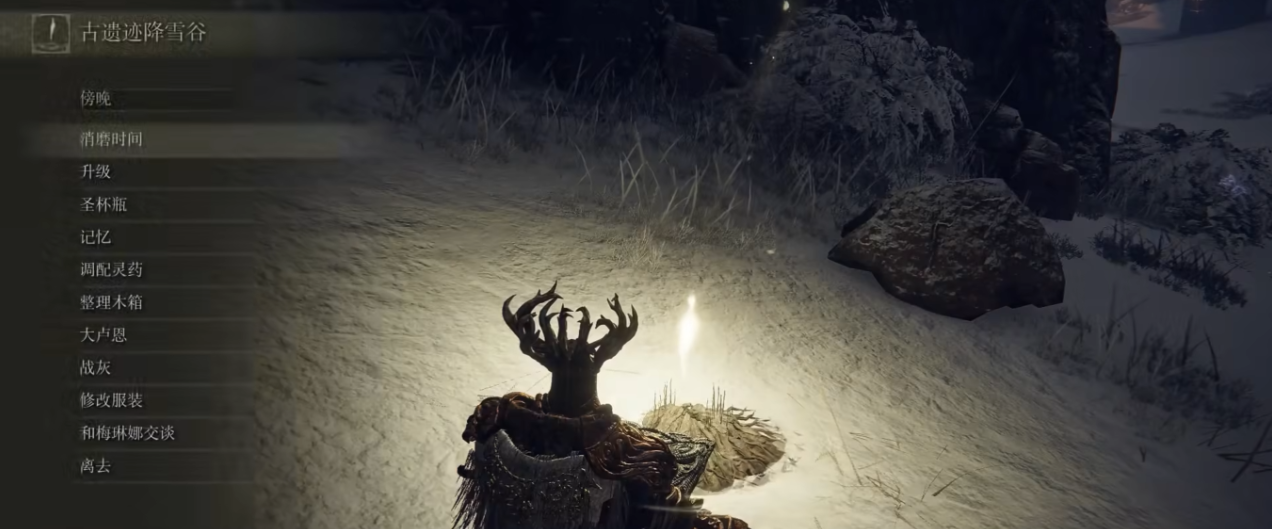Choose the 大卢恩 Great Rune entry

click(x=104, y=335)
